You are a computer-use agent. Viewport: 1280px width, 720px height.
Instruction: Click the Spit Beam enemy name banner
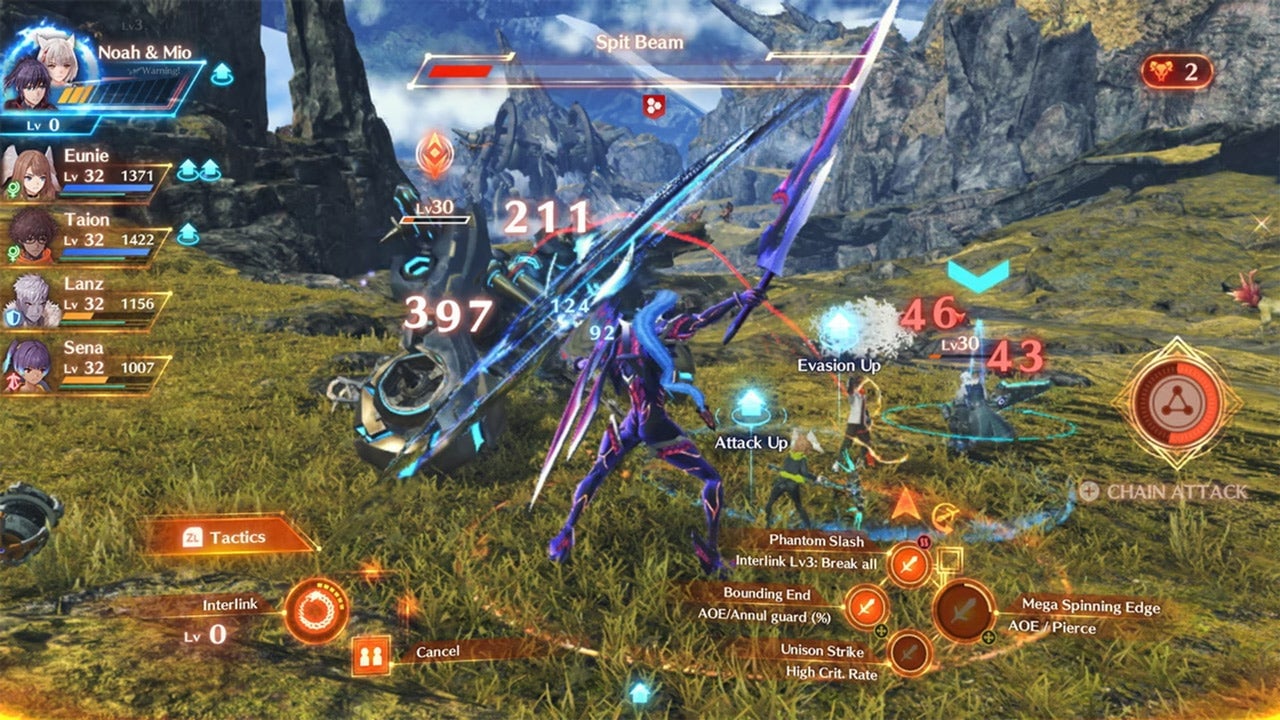pyautogui.click(x=638, y=43)
